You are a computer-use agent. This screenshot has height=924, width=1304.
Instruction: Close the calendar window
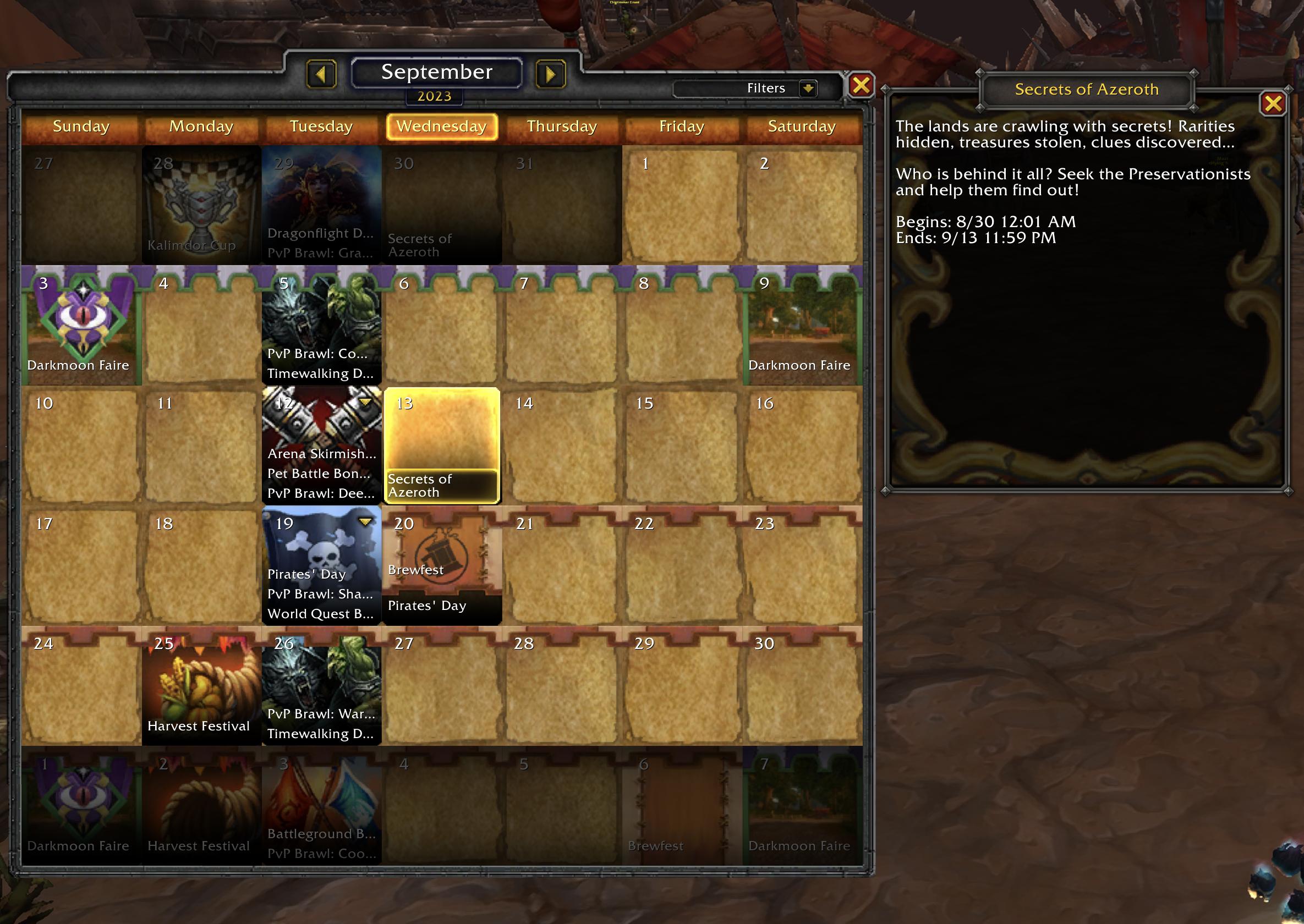click(x=861, y=85)
